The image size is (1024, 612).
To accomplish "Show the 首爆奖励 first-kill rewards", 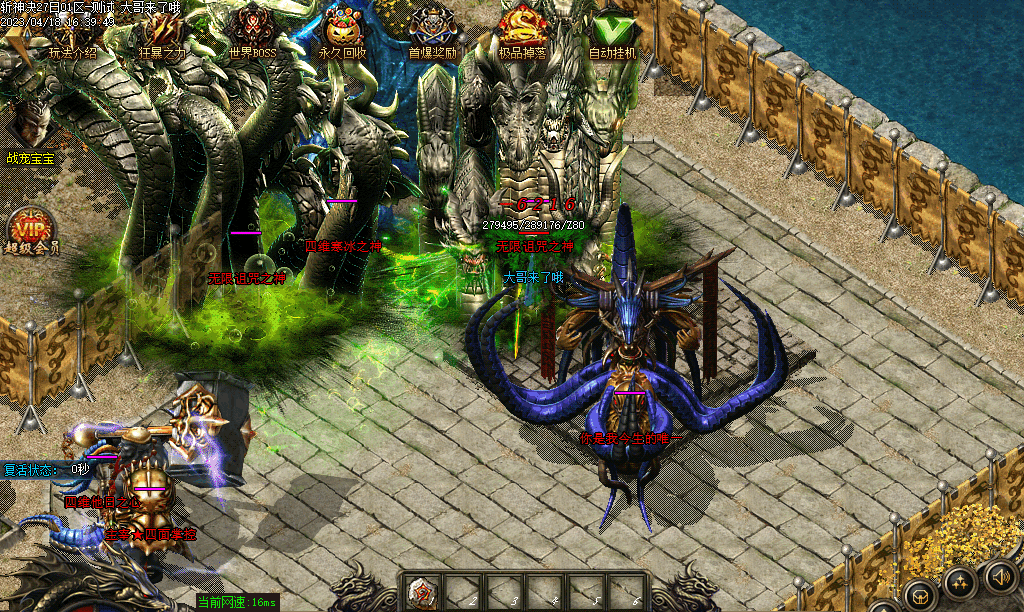I will pyautogui.click(x=432, y=34).
